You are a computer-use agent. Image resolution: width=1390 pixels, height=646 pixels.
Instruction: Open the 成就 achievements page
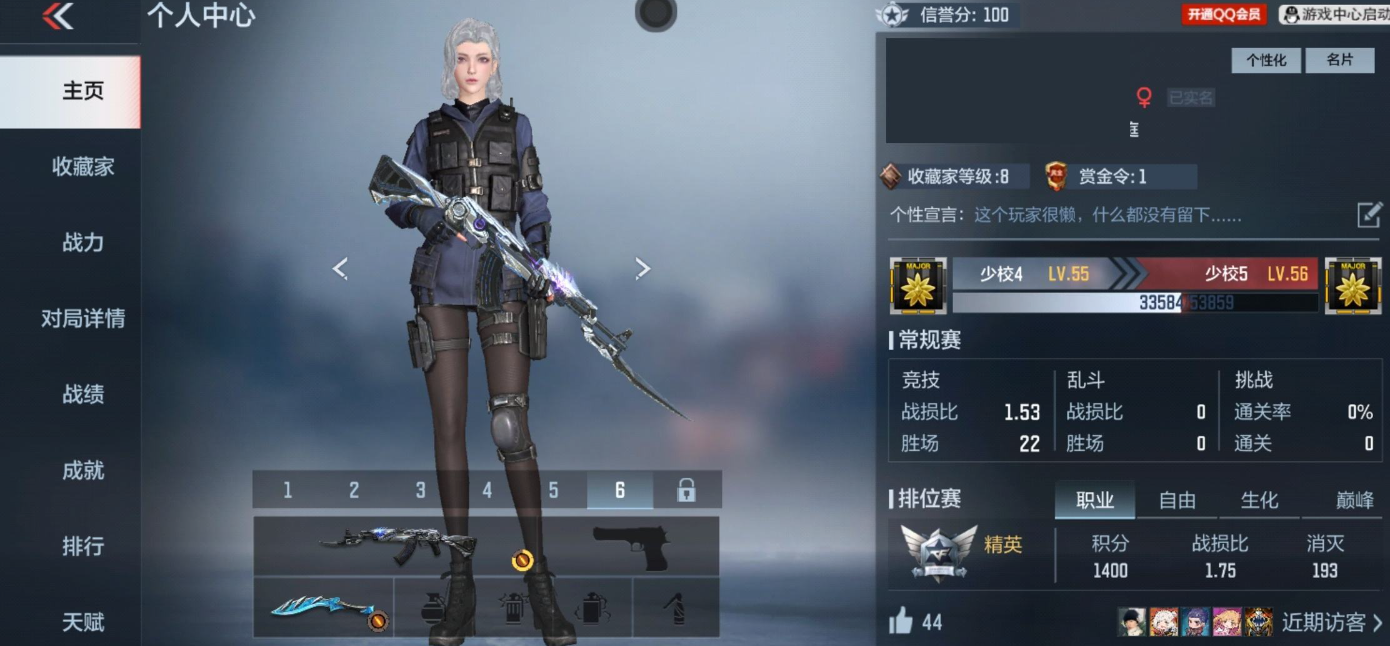click(x=83, y=471)
